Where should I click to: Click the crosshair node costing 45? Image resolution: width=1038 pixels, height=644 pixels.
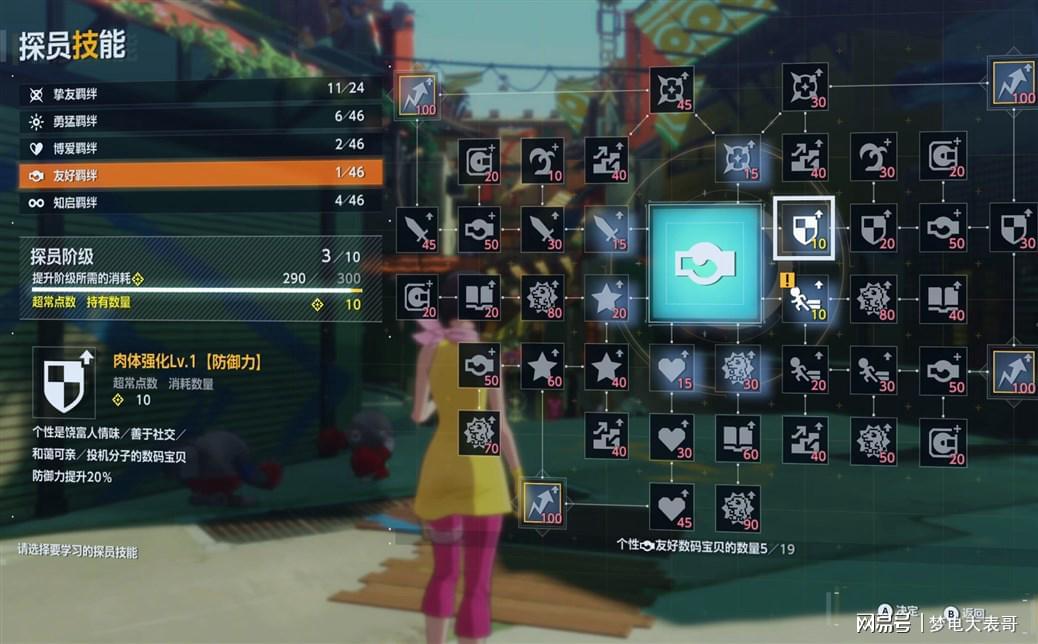coord(671,90)
